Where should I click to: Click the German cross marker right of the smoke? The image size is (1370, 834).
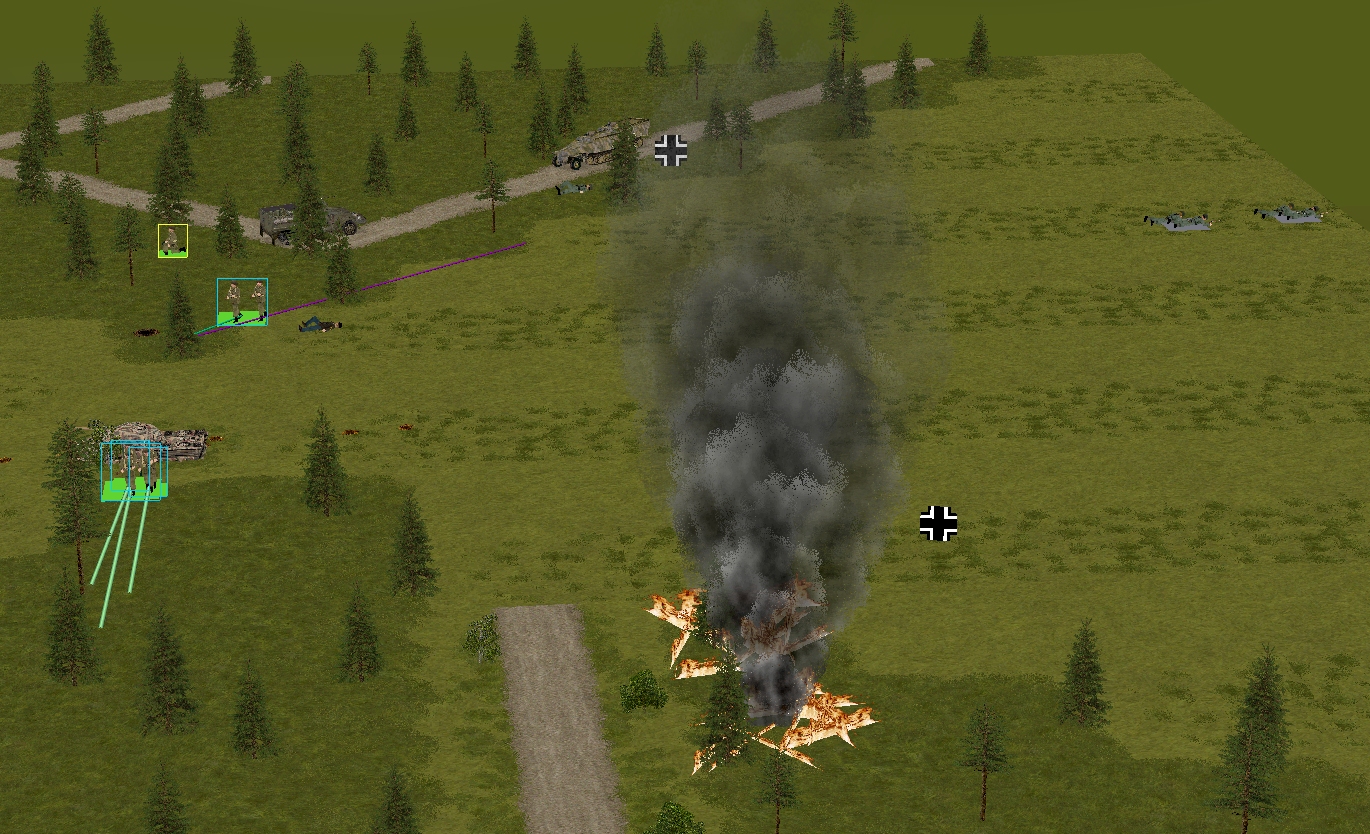[x=938, y=523]
